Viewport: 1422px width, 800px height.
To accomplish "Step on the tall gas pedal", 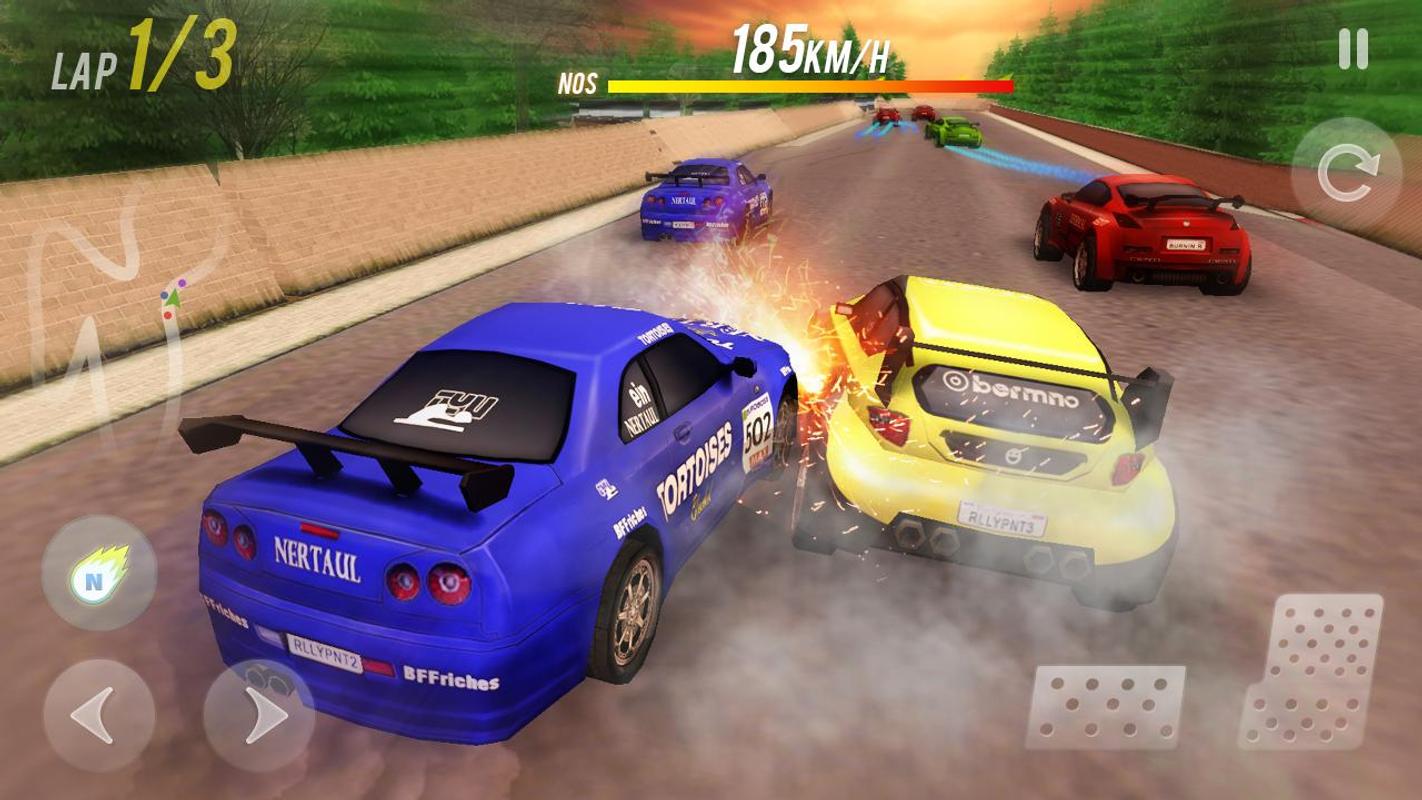I will (1311, 670).
